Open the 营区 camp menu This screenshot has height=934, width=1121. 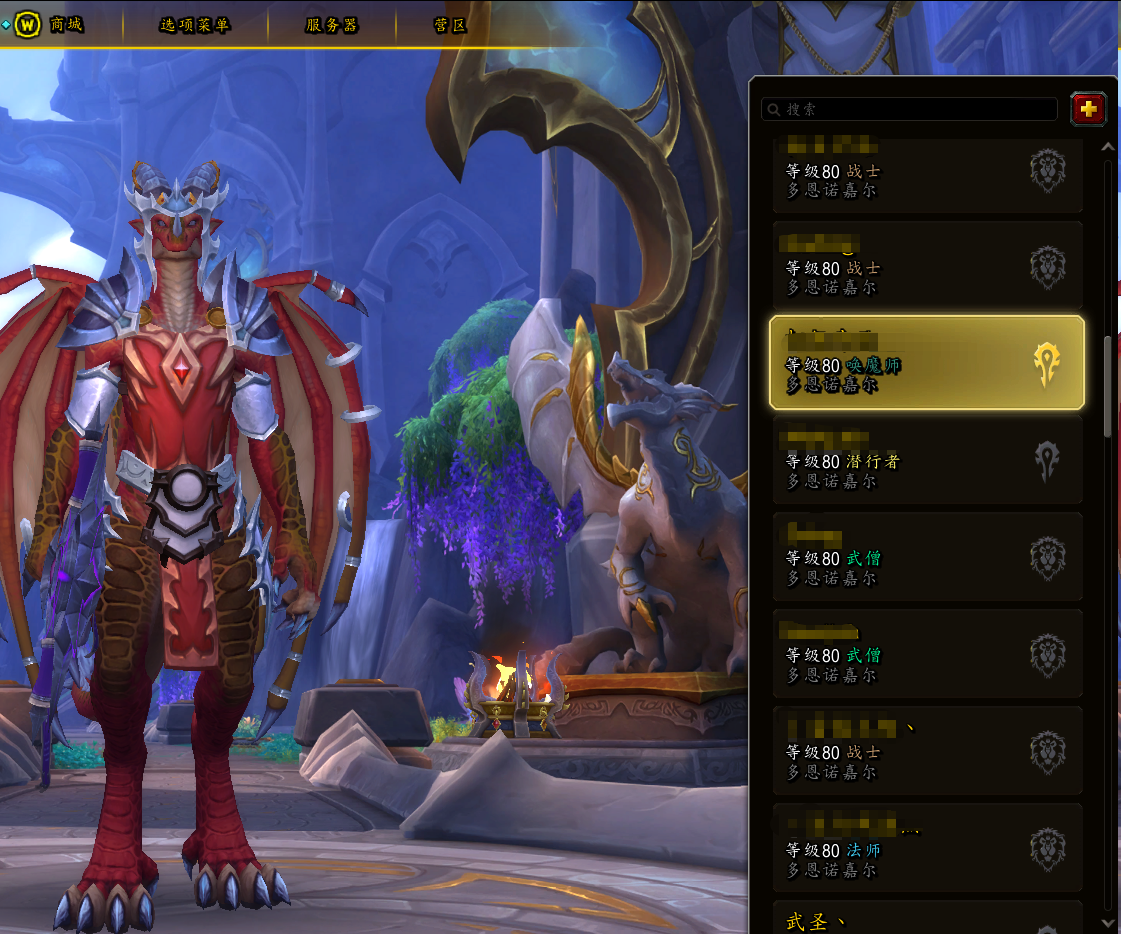pyautogui.click(x=451, y=25)
